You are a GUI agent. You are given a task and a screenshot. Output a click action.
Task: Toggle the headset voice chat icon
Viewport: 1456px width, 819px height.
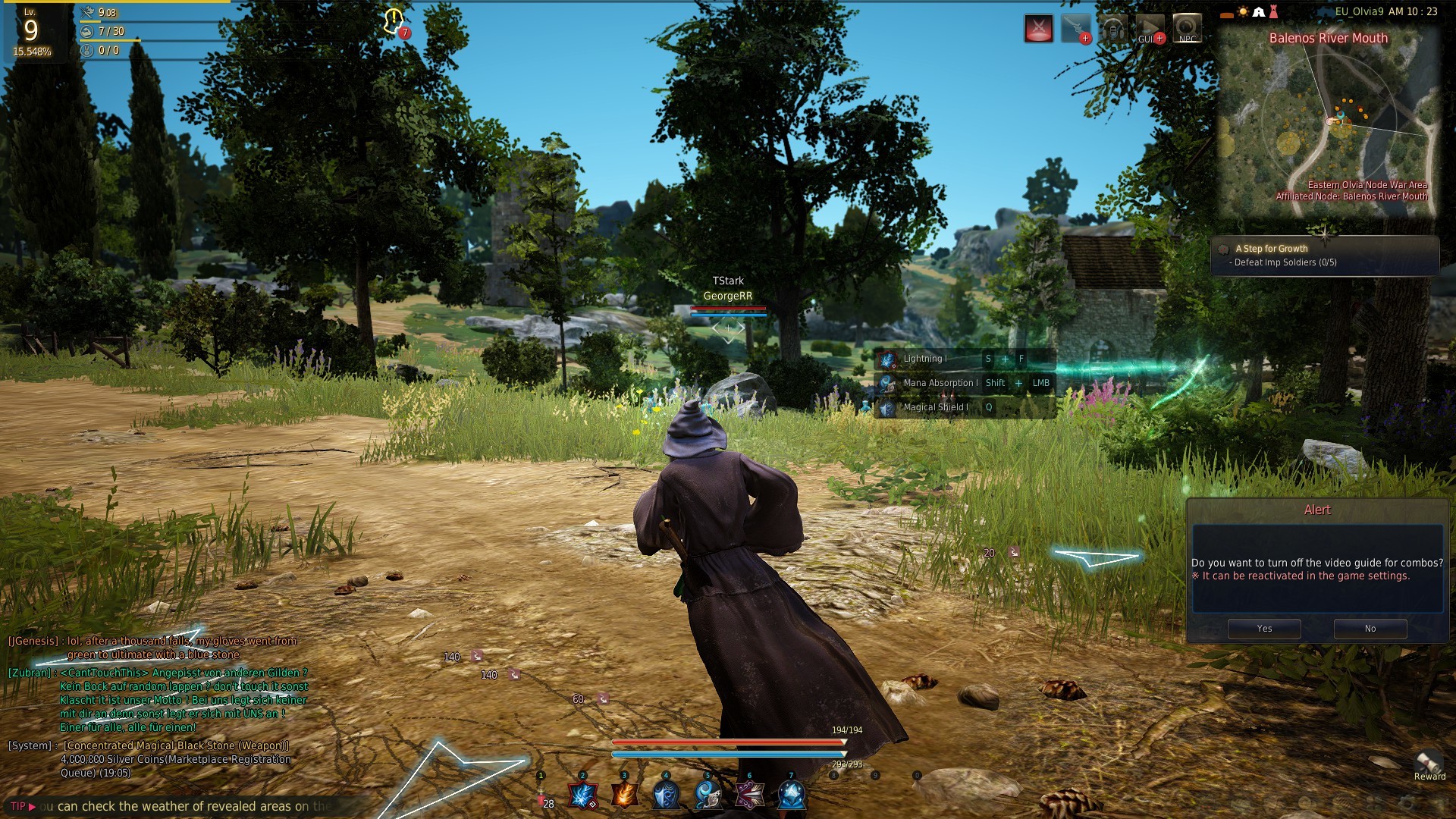(1113, 29)
